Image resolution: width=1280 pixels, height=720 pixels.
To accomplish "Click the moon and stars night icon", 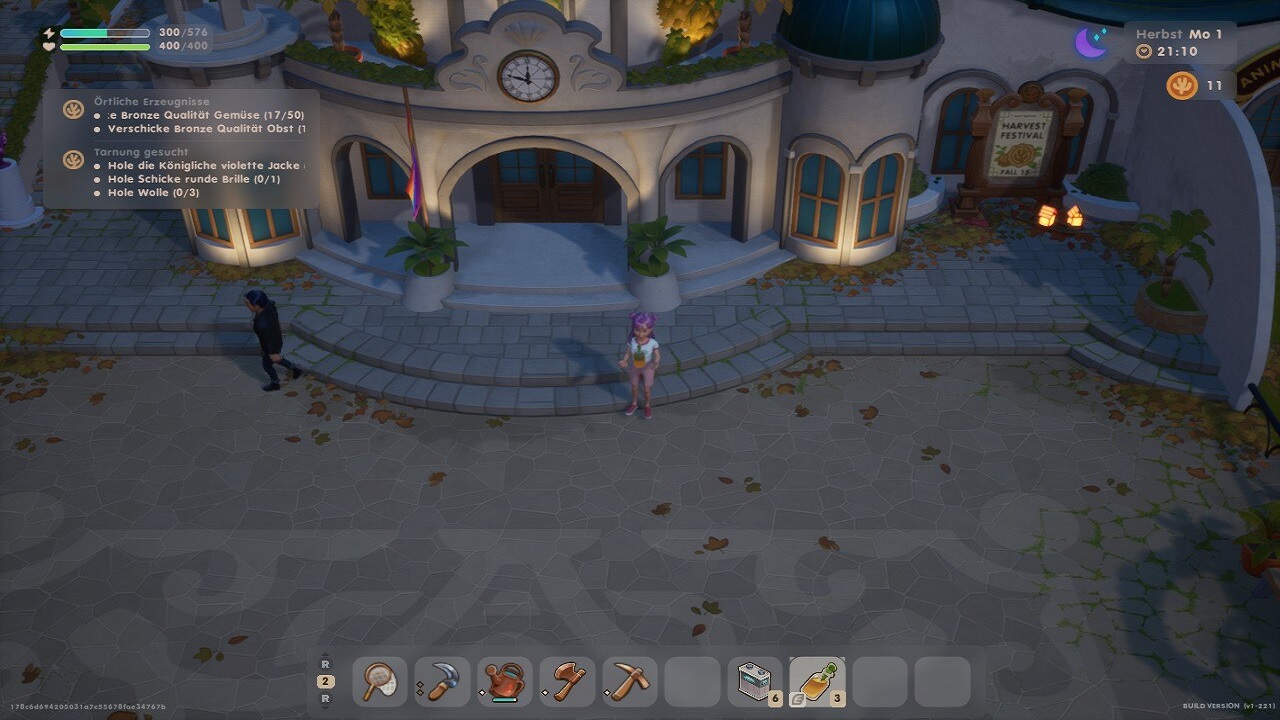I will [x=1091, y=42].
